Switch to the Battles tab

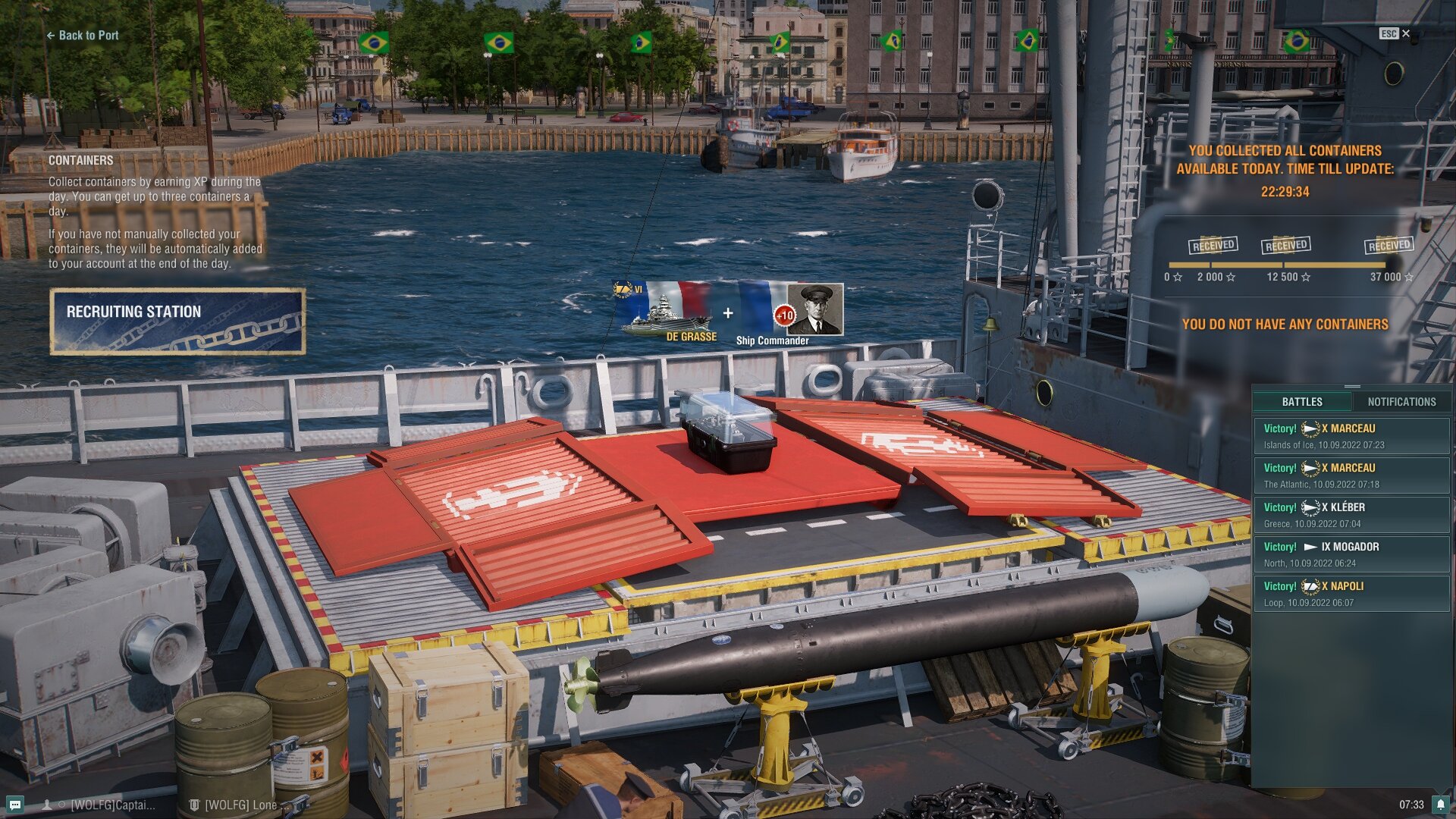click(x=1302, y=402)
